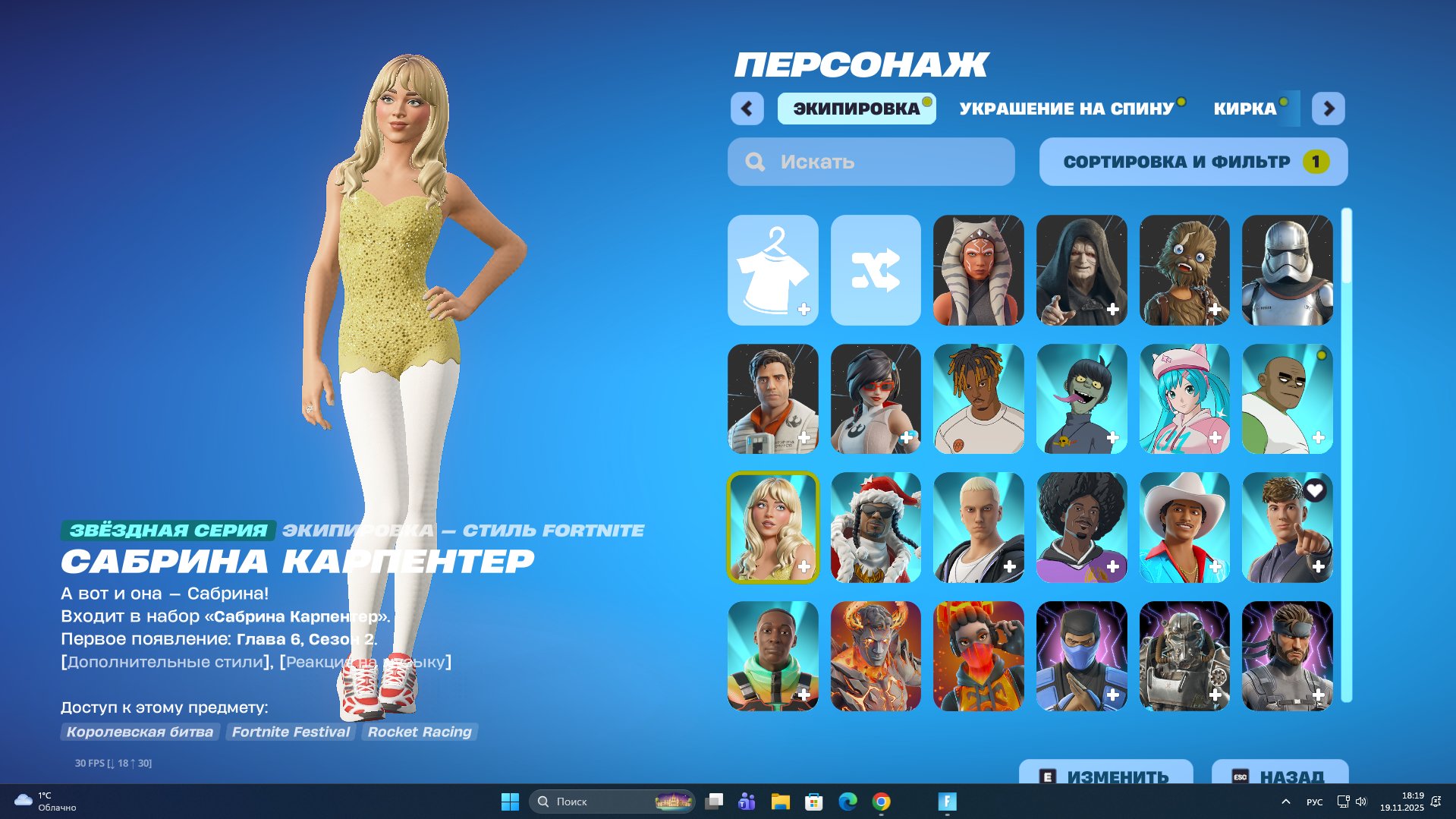Open the СОРТИРОВКА И ФИЛЬТР panel

tap(1194, 161)
